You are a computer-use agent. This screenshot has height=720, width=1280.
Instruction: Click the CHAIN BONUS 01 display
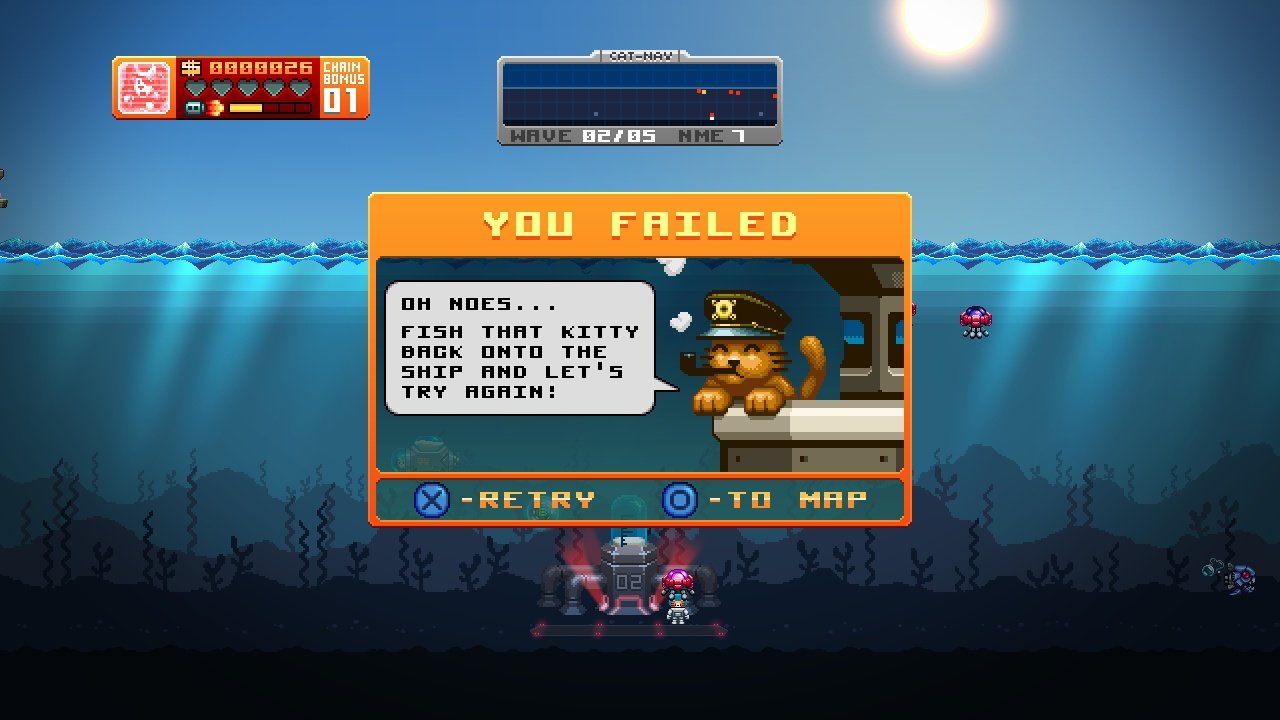(345, 85)
